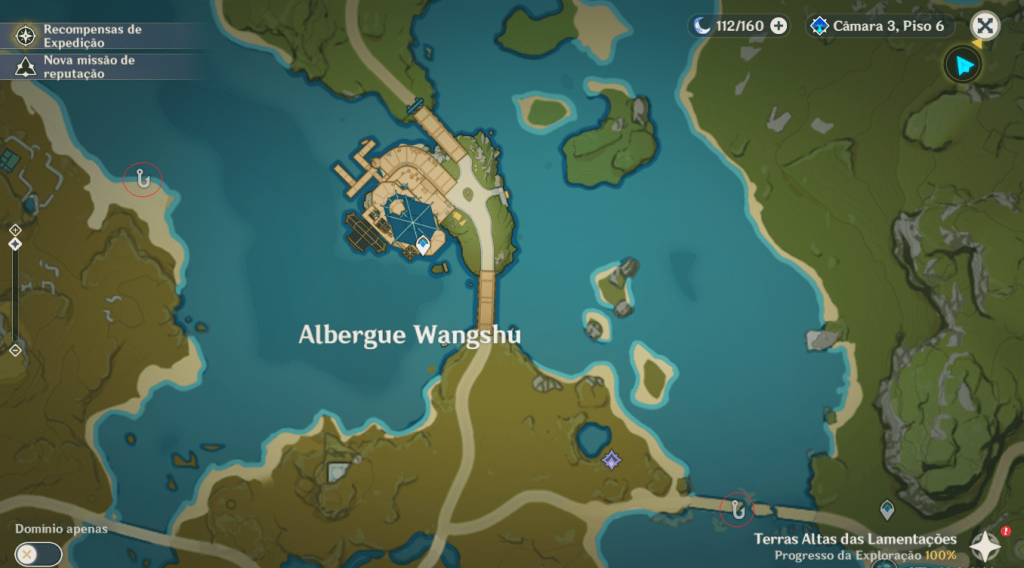
Task: Add resin using the plus button
Action: (x=778, y=26)
